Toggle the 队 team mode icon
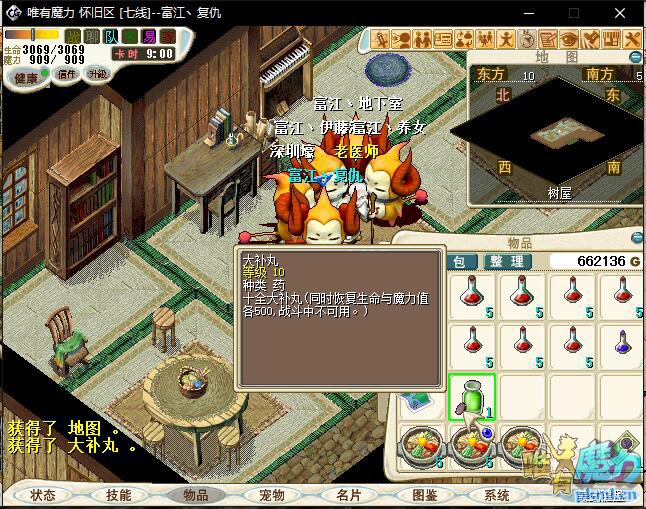646x509 pixels. point(110,37)
